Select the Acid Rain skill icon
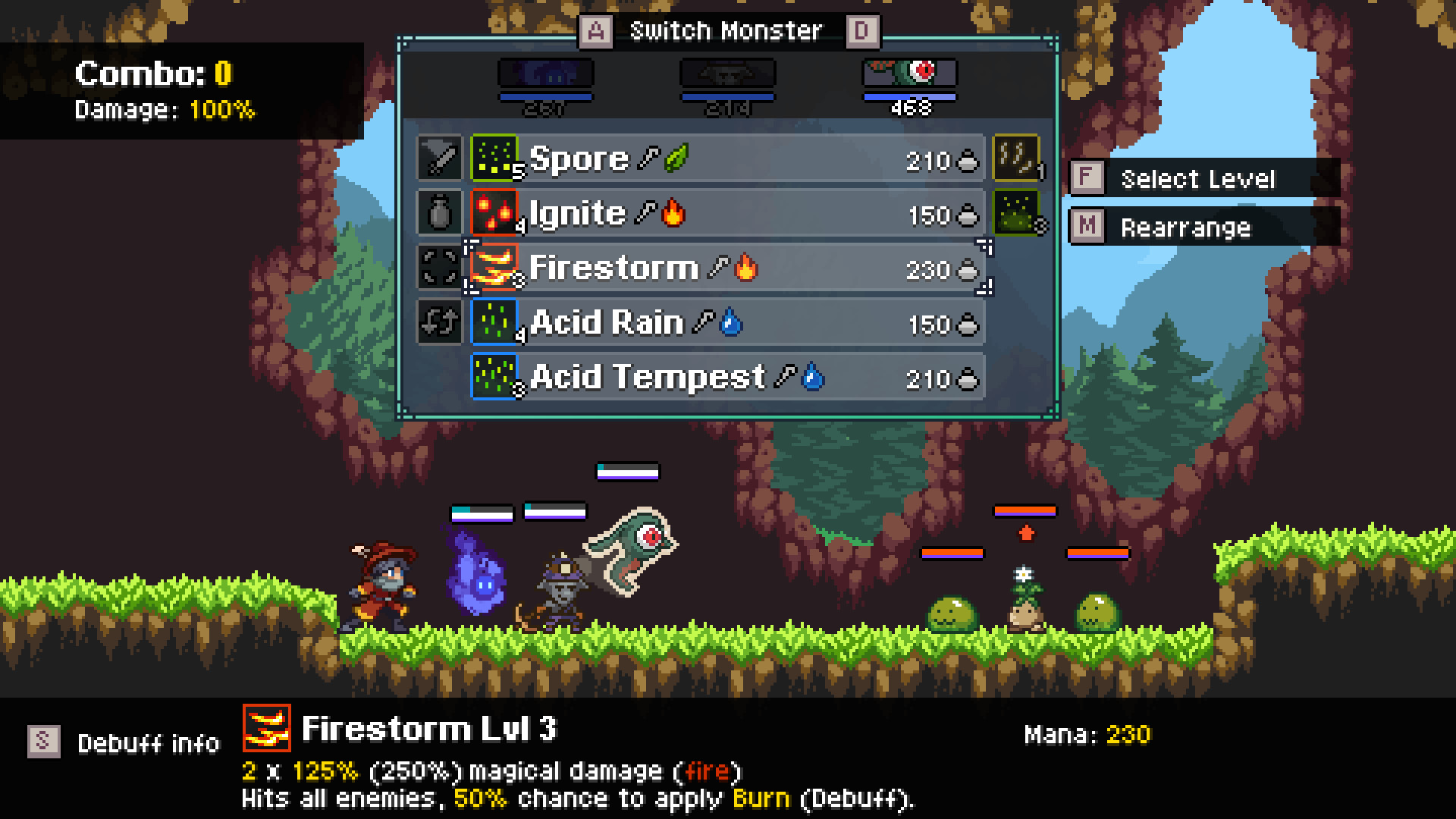Image resolution: width=1456 pixels, height=819 pixels. 494,323
